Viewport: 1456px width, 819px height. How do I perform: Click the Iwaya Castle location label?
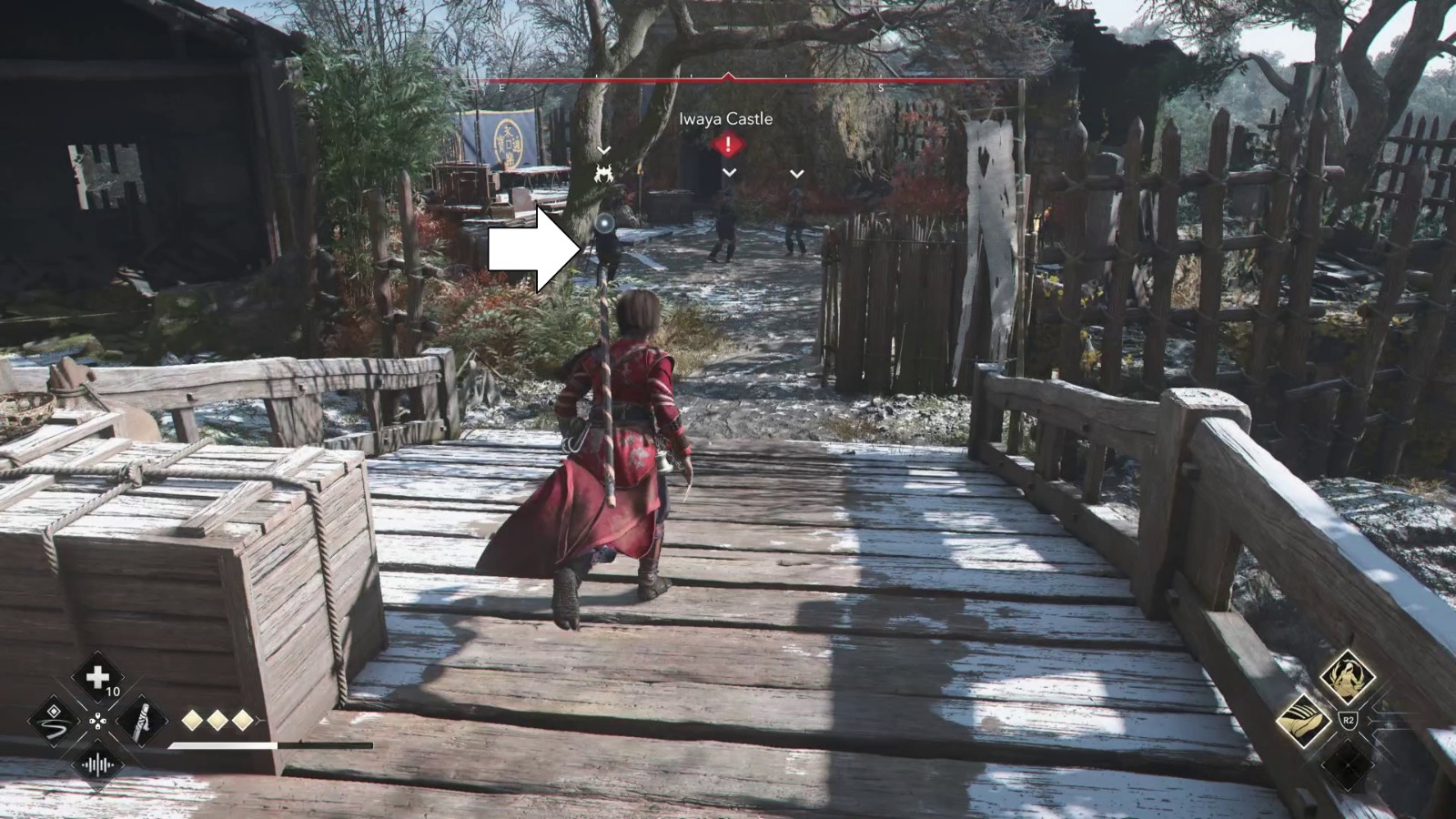(x=726, y=119)
